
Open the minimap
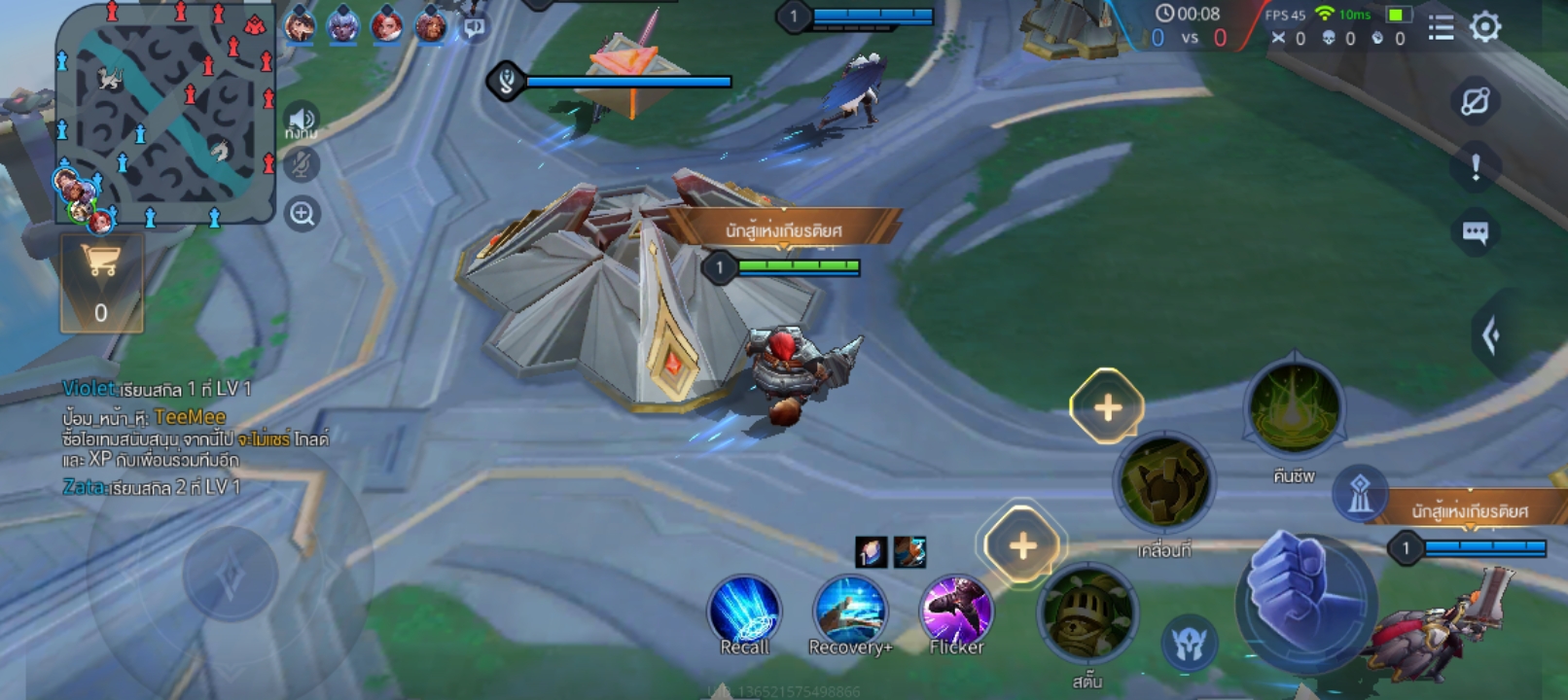165,112
